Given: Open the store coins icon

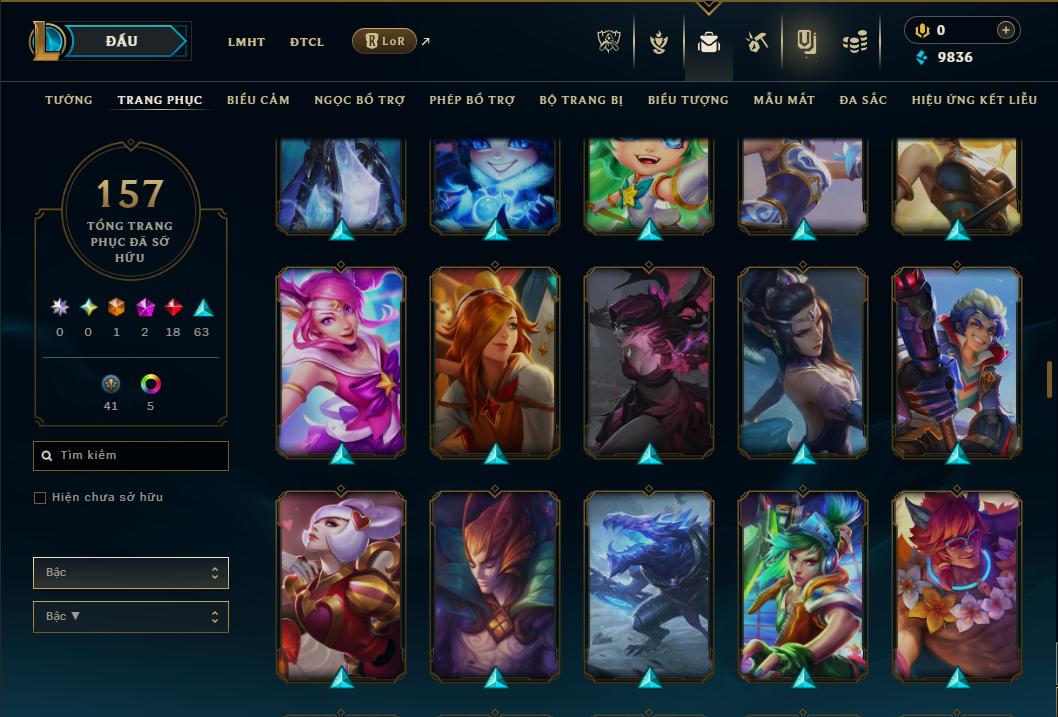Looking at the screenshot, I should 855,42.
